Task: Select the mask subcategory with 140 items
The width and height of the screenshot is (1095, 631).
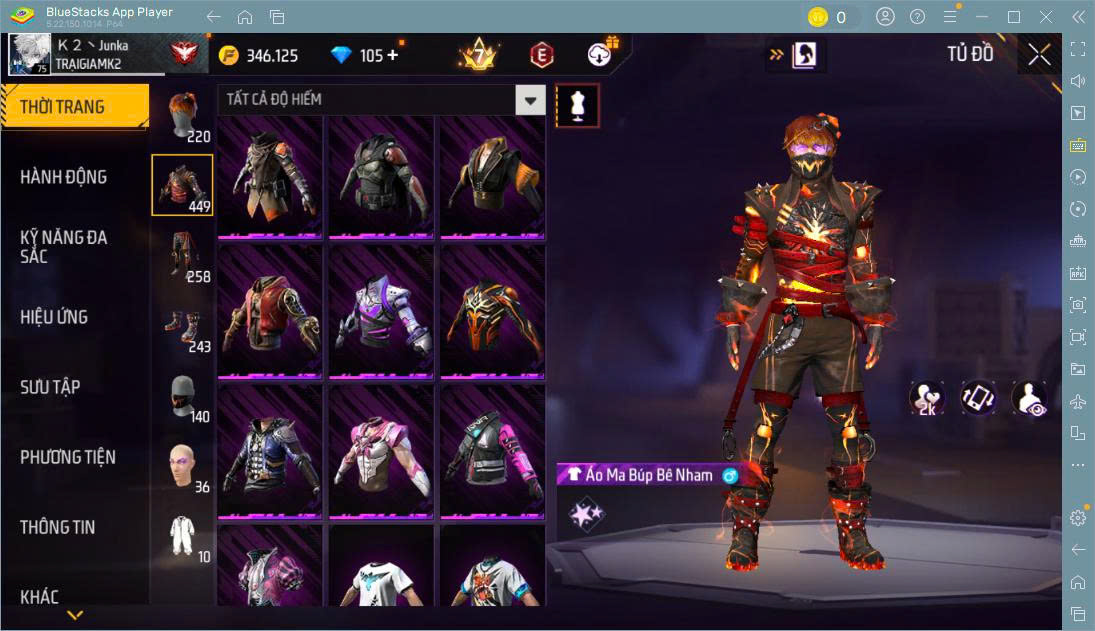Action: click(183, 396)
